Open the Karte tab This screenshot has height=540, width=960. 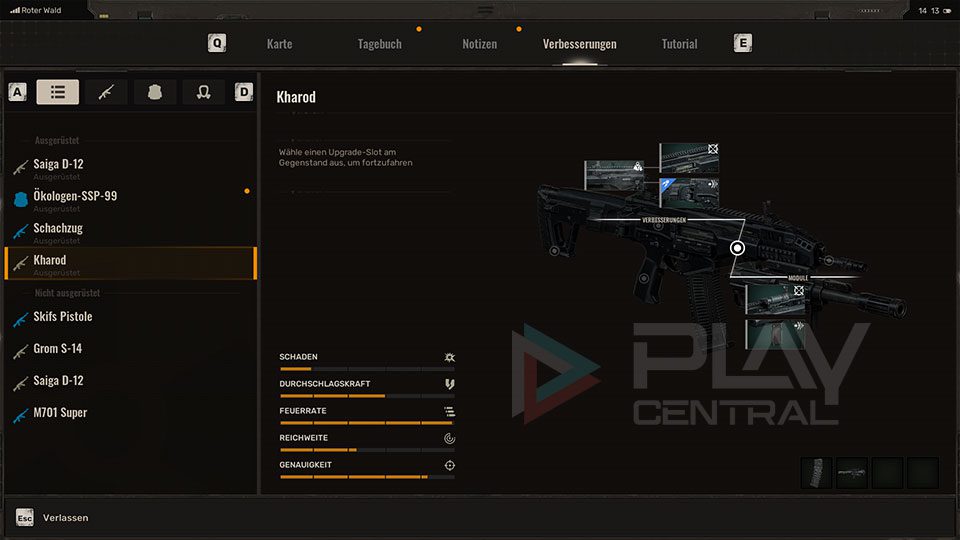click(279, 44)
